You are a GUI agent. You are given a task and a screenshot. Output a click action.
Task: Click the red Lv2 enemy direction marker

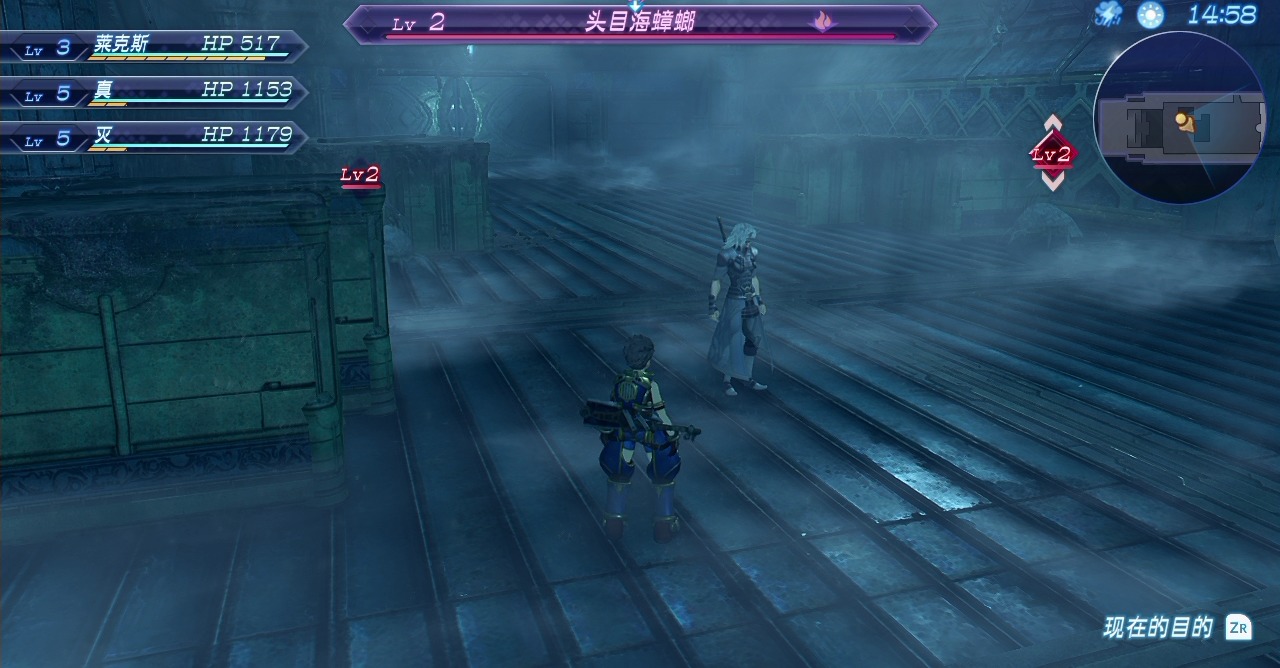coord(1052,154)
